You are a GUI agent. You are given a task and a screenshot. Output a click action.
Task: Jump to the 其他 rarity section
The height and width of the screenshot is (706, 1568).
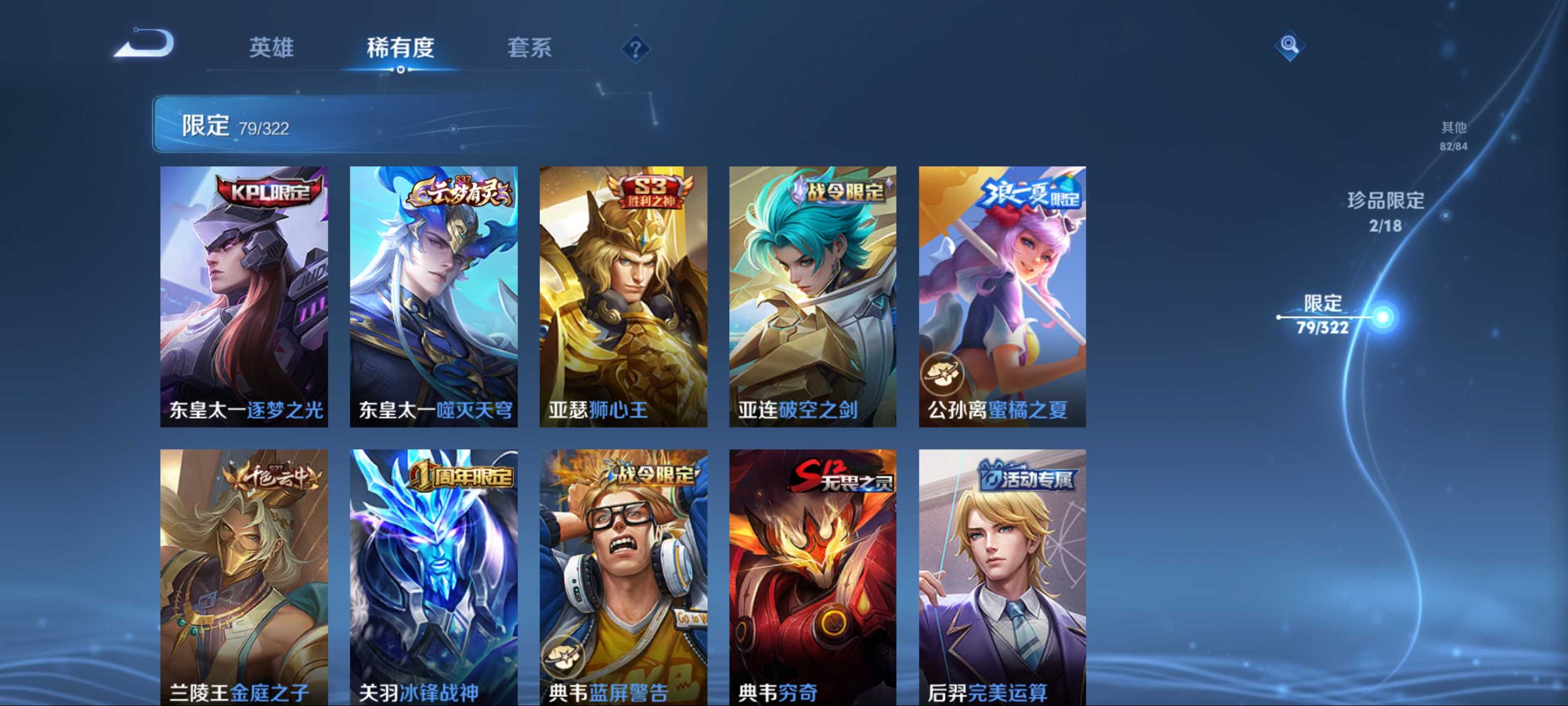[1453, 135]
